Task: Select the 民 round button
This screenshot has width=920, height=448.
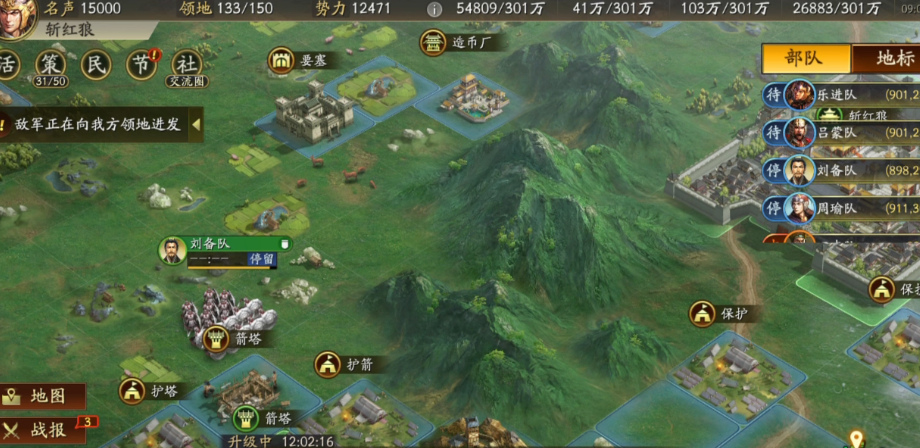Action: (97, 66)
